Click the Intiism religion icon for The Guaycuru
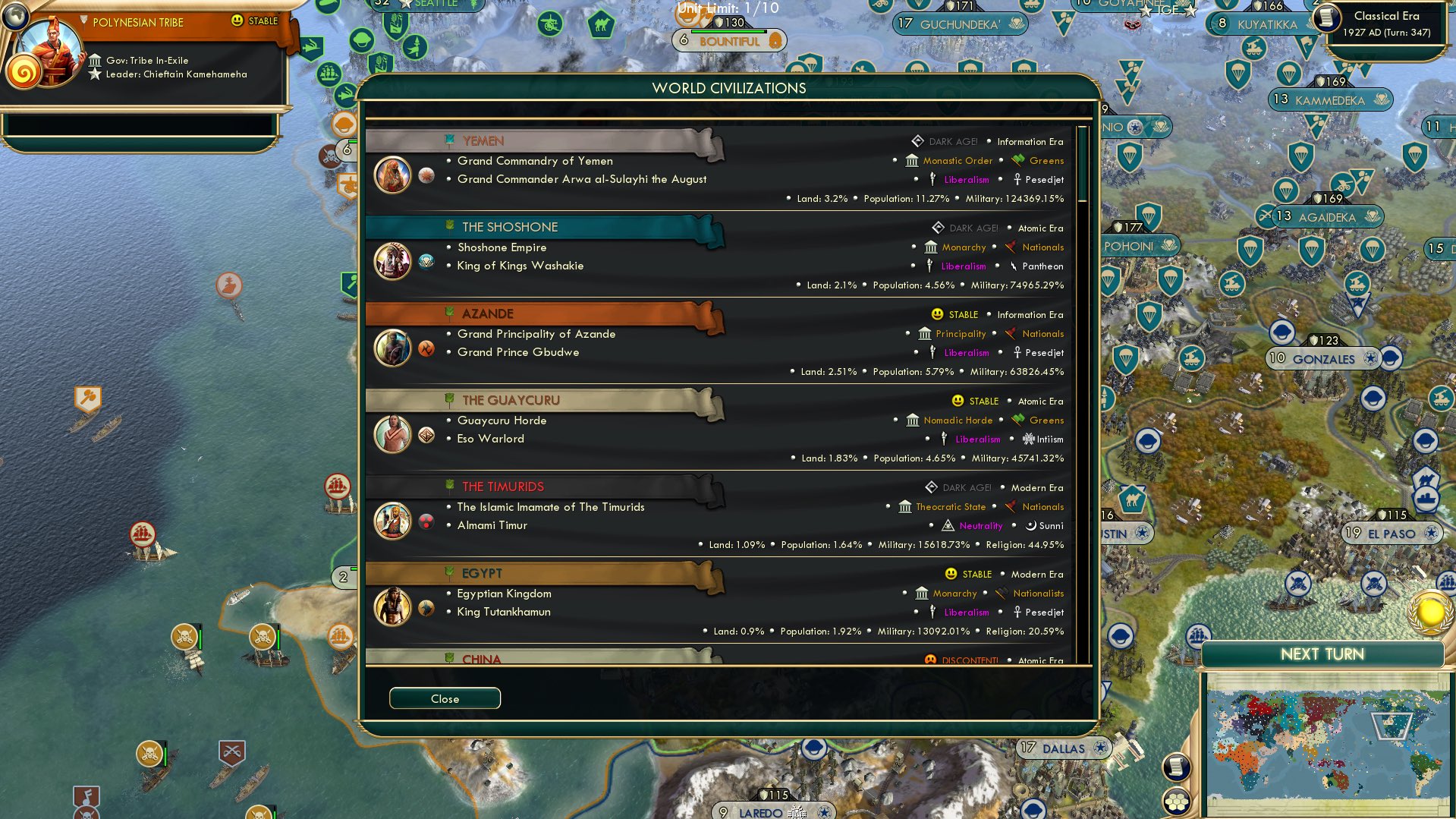The height and width of the screenshot is (819, 1456). [x=1029, y=439]
